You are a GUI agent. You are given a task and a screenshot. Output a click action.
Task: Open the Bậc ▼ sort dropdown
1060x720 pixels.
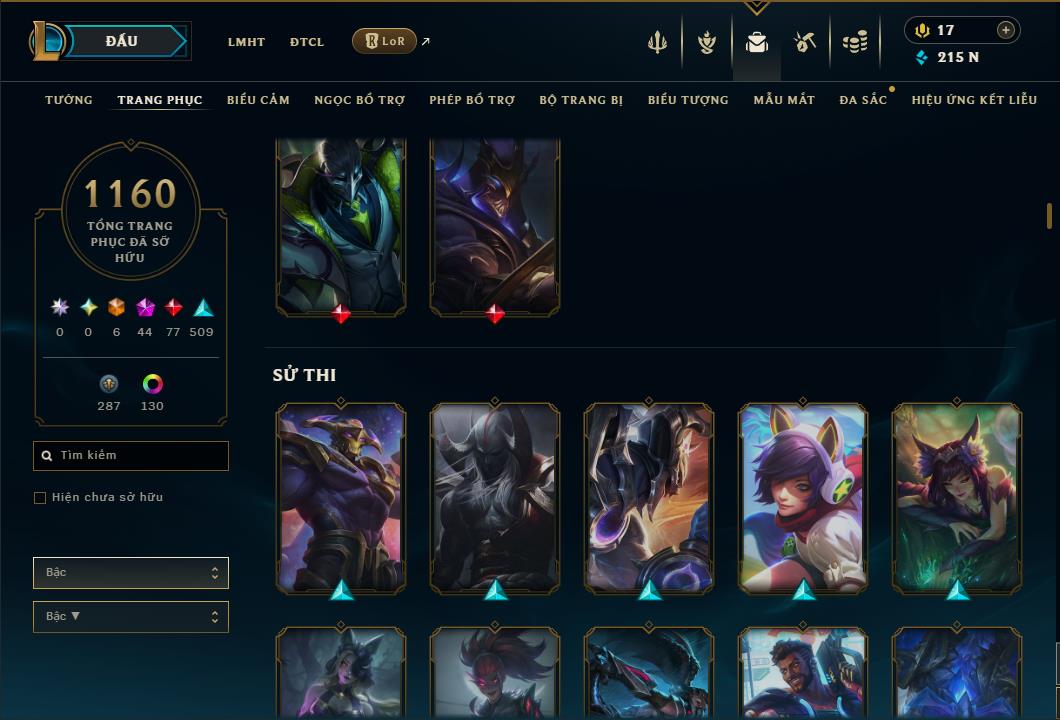click(x=131, y=616)
